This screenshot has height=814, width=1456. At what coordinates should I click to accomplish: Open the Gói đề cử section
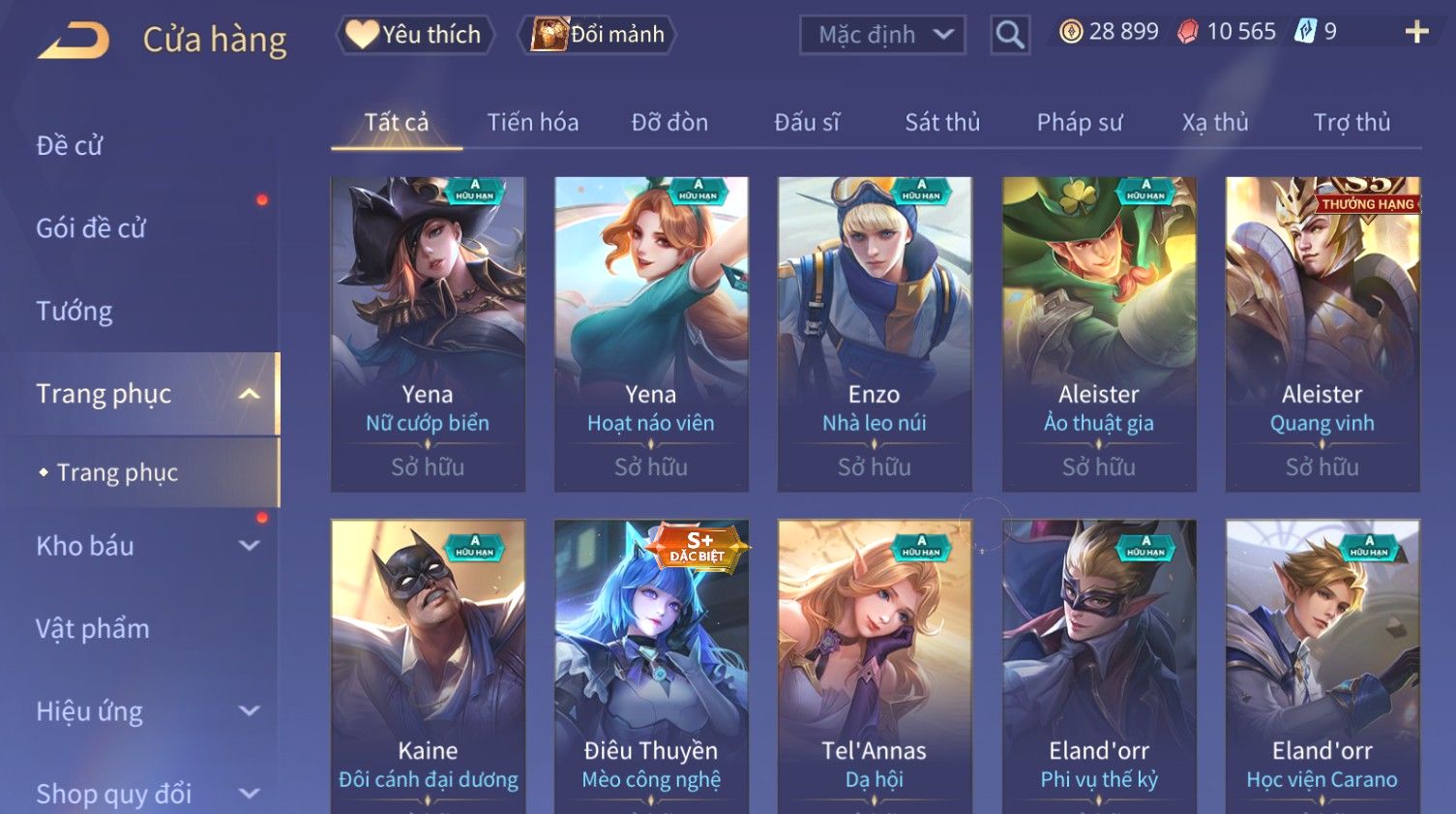point(91,228)
